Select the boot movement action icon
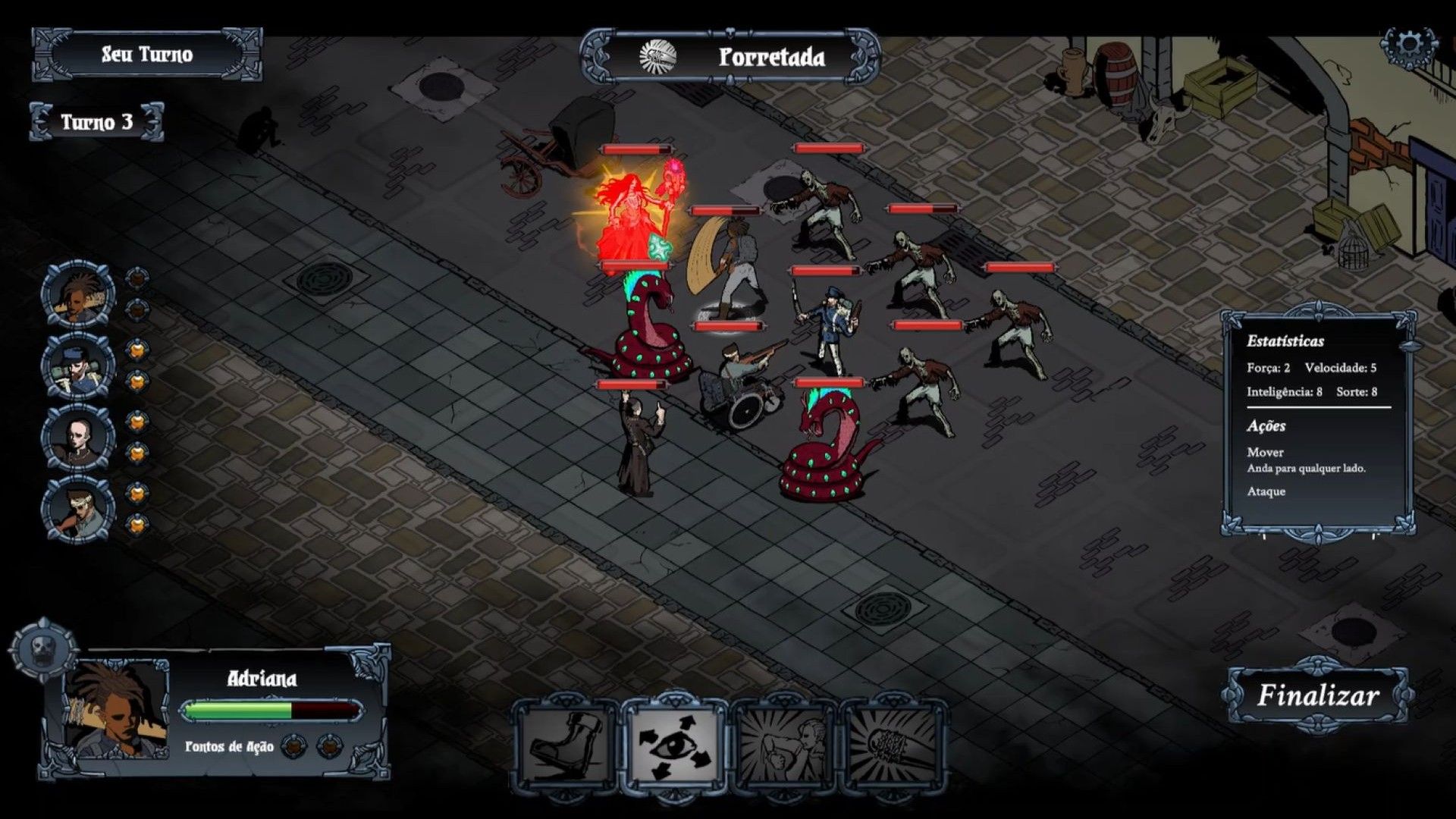This screenshot has width=1456, height=819. 565,747
